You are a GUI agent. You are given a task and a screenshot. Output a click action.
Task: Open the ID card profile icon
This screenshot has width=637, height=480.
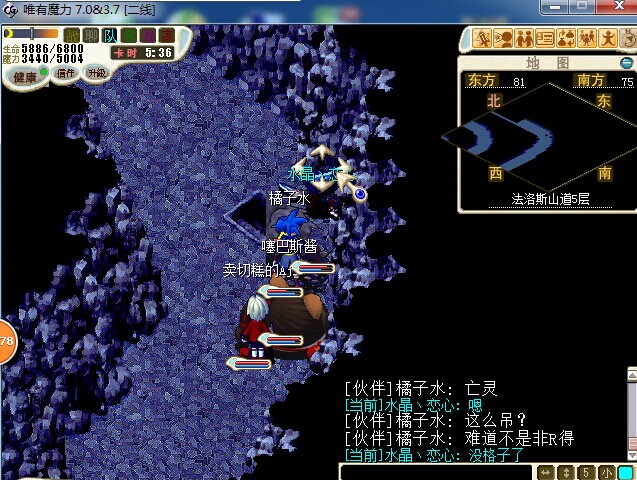[x=545, y=39]
